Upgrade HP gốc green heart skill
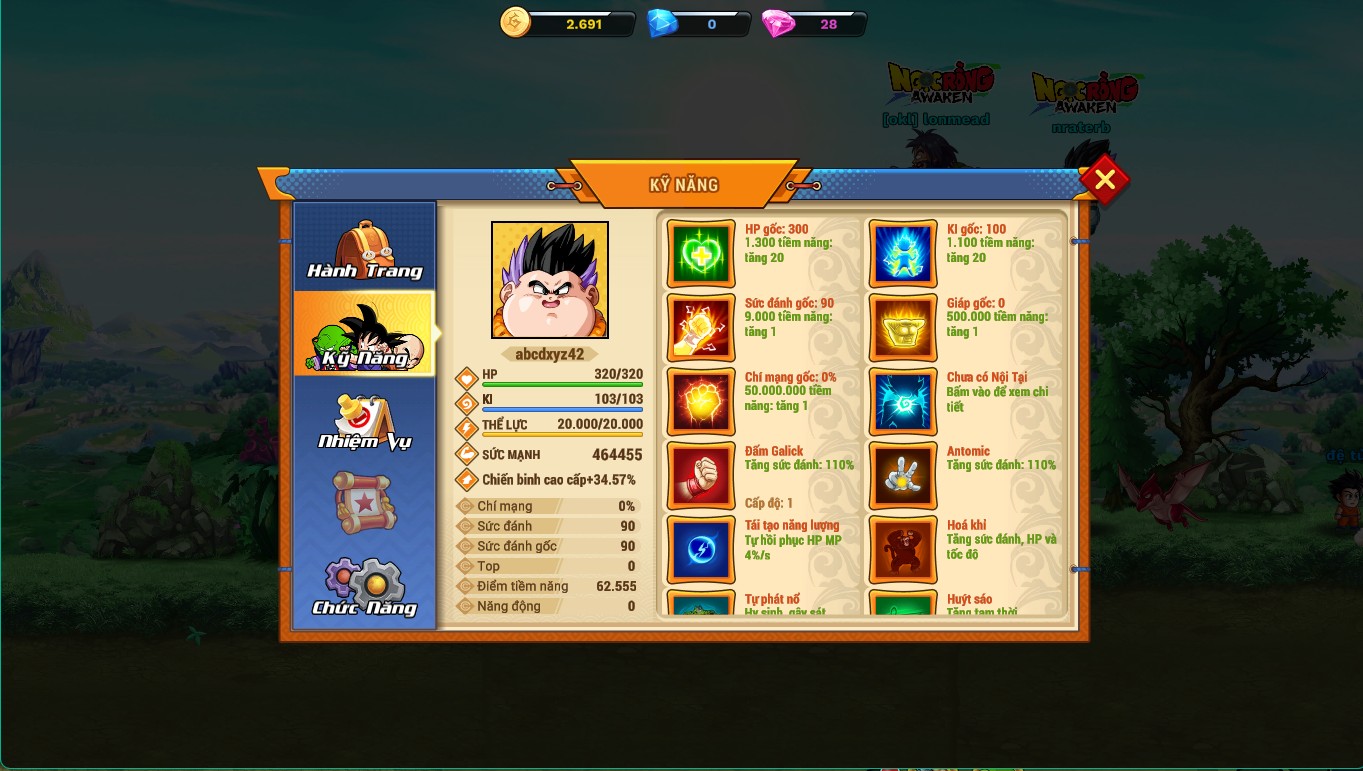 [701, 254]
